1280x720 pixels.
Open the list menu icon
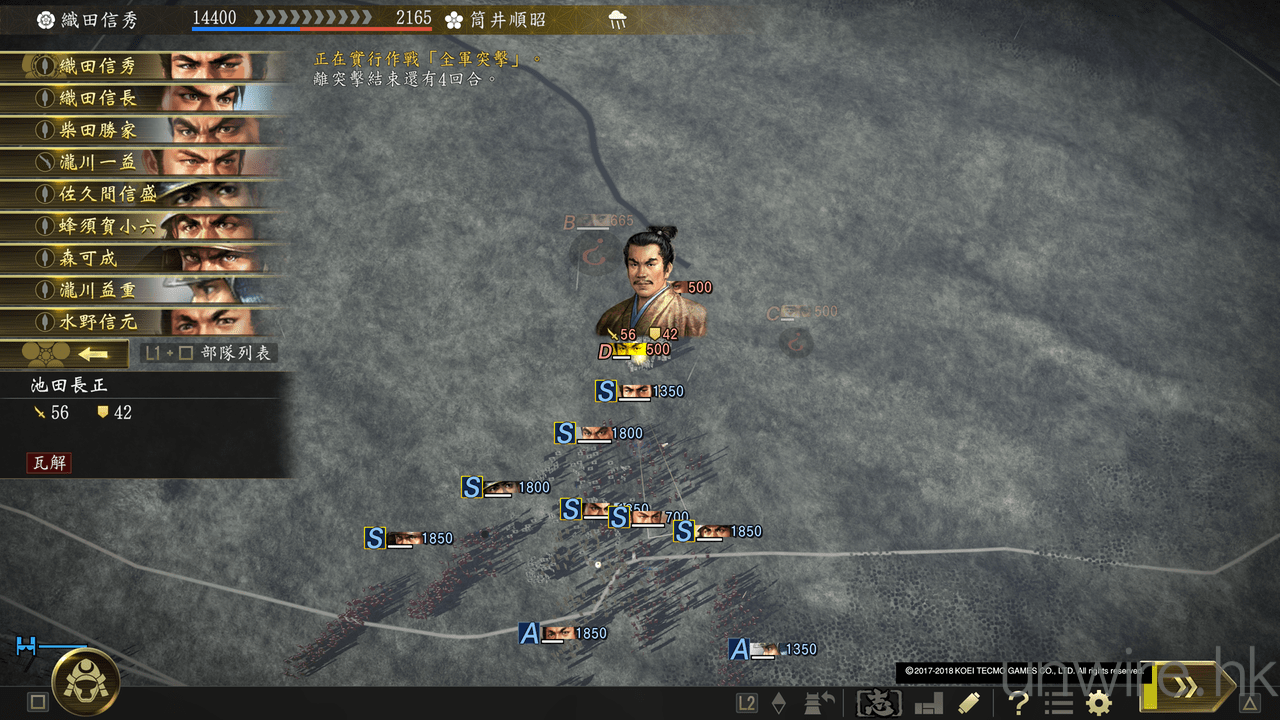1058,703
